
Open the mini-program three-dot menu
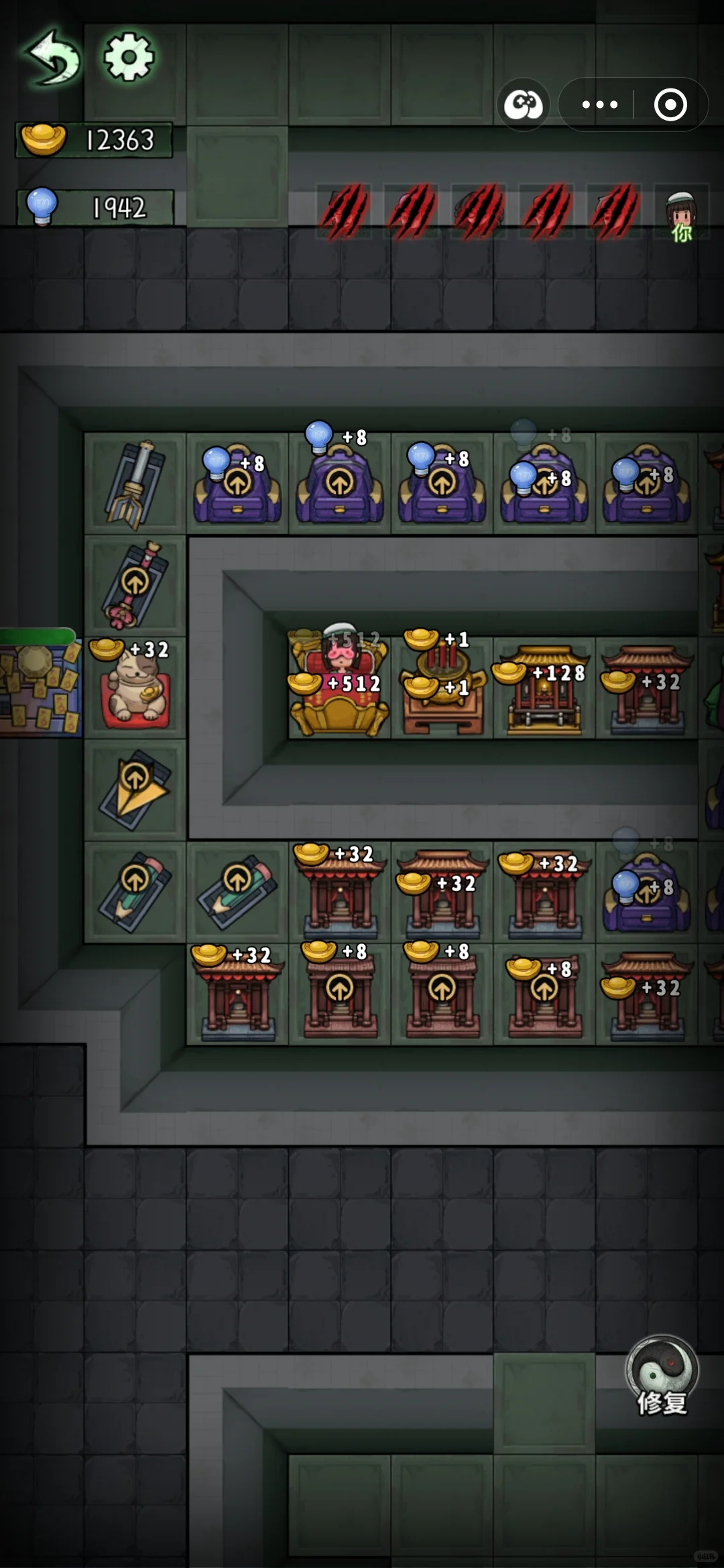click(599, 105)
